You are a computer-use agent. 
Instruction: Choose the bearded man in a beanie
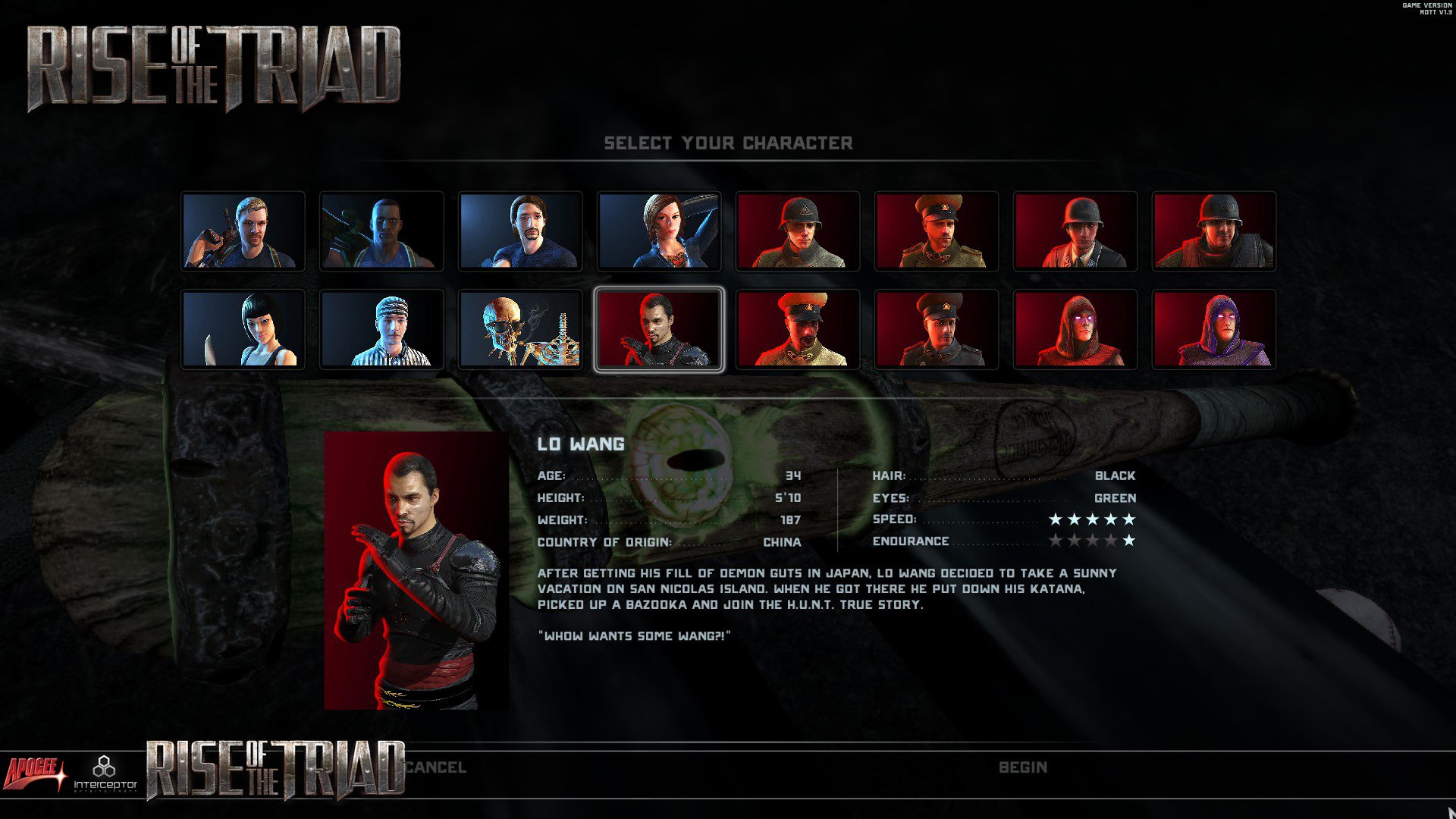520,231
